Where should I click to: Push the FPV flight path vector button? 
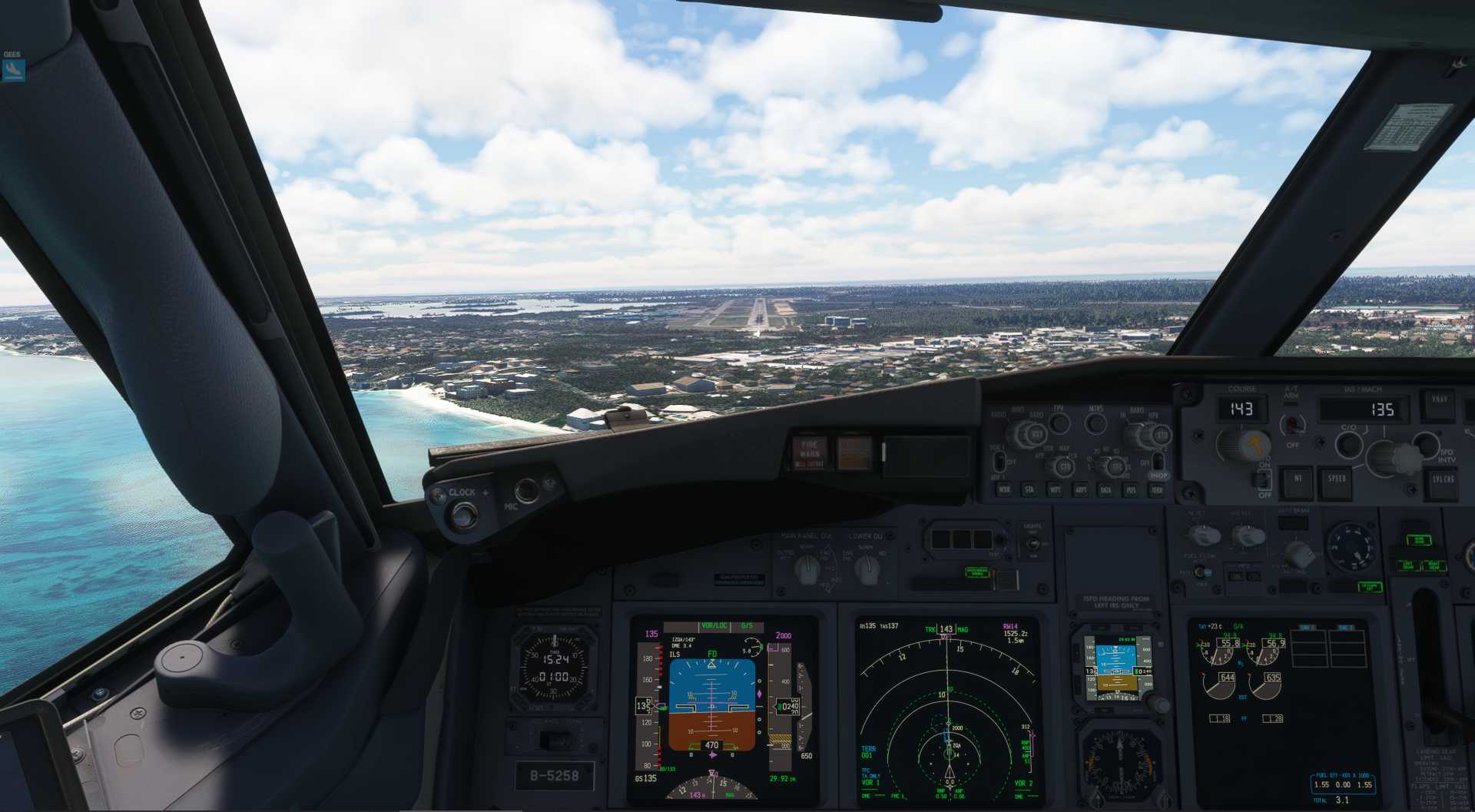tap(1059, 422)
